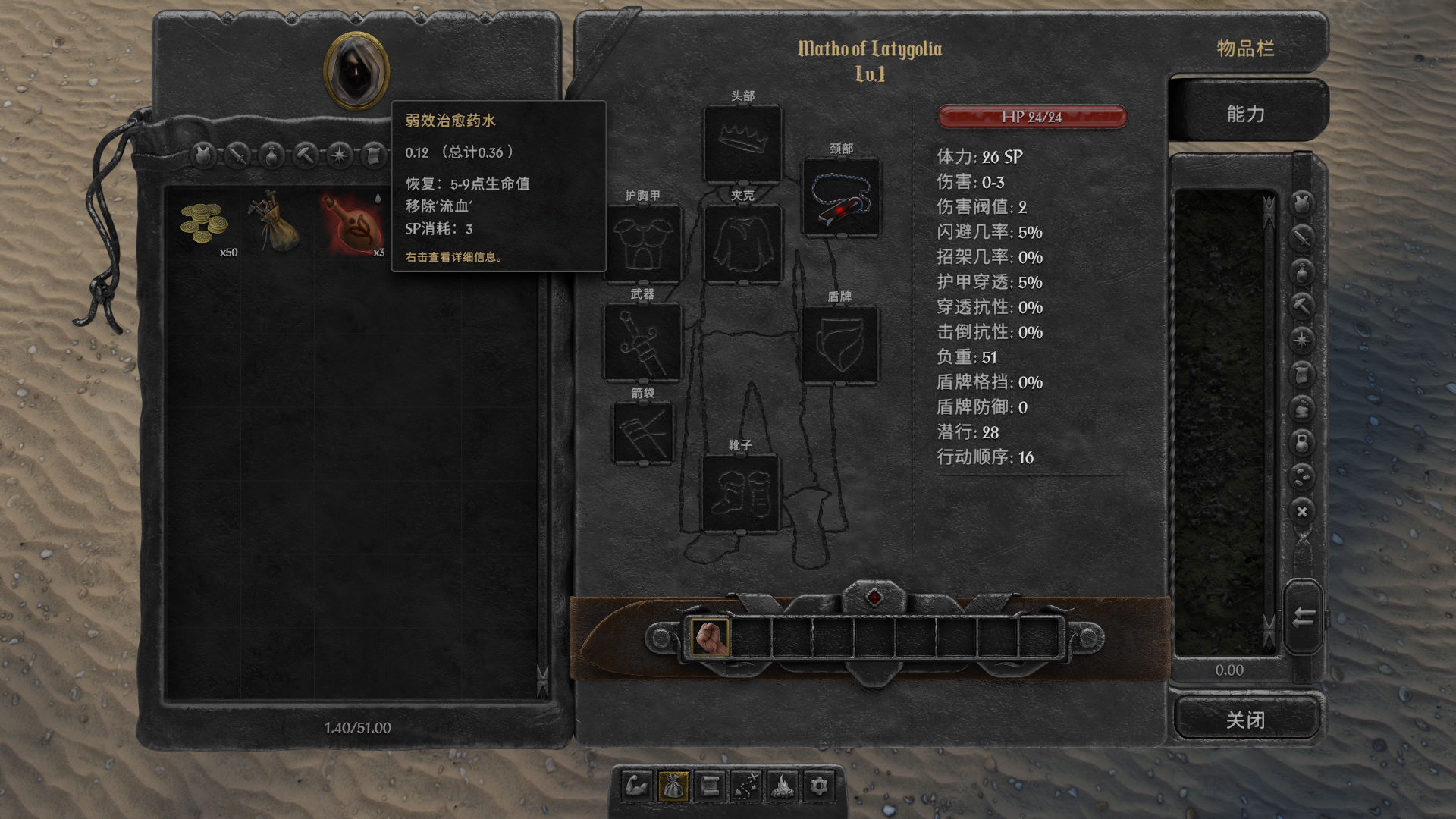
Task: Click the double-arrow transfer button
Action: click(1303, 617)
